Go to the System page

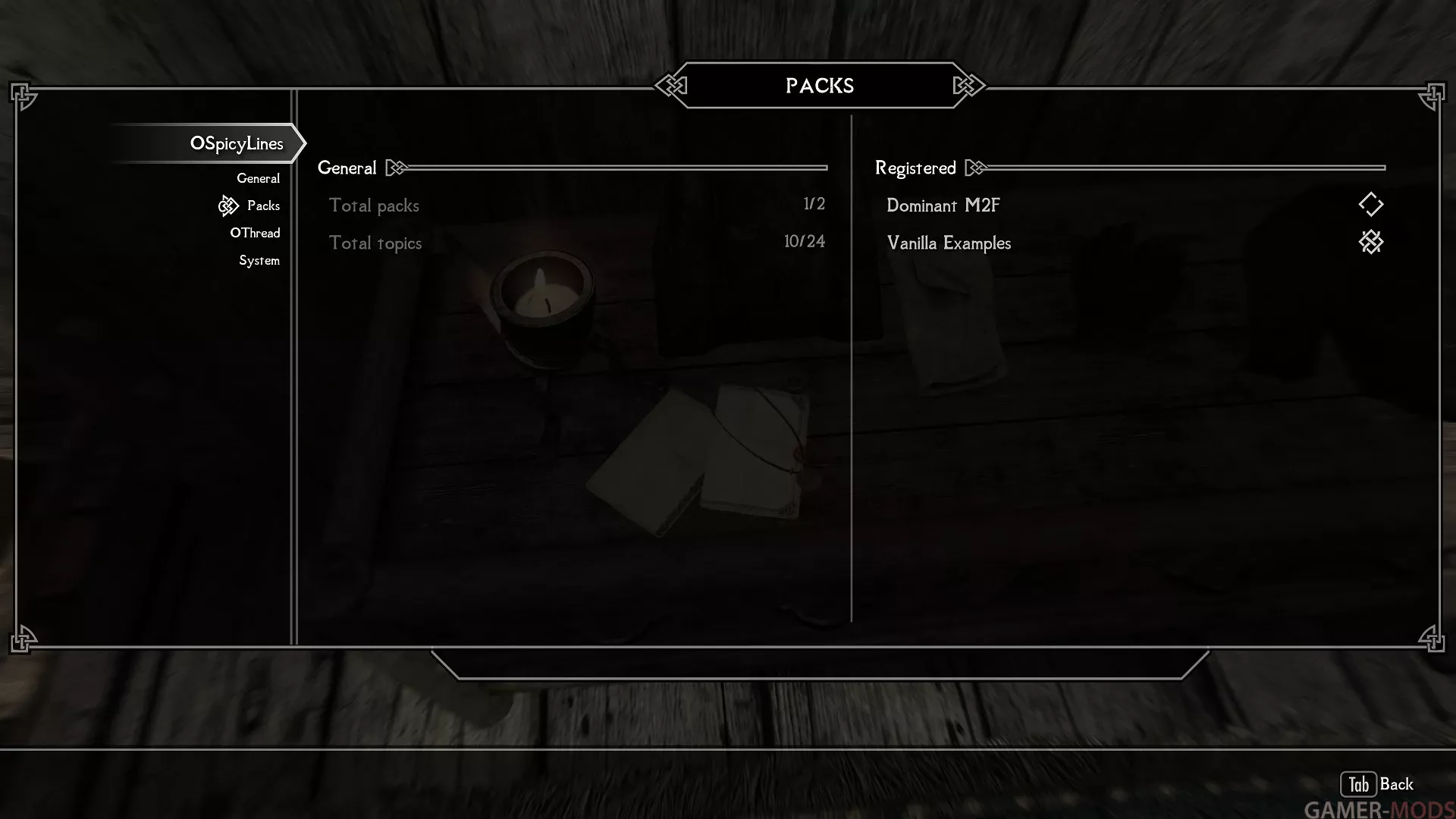coord(259,260)
